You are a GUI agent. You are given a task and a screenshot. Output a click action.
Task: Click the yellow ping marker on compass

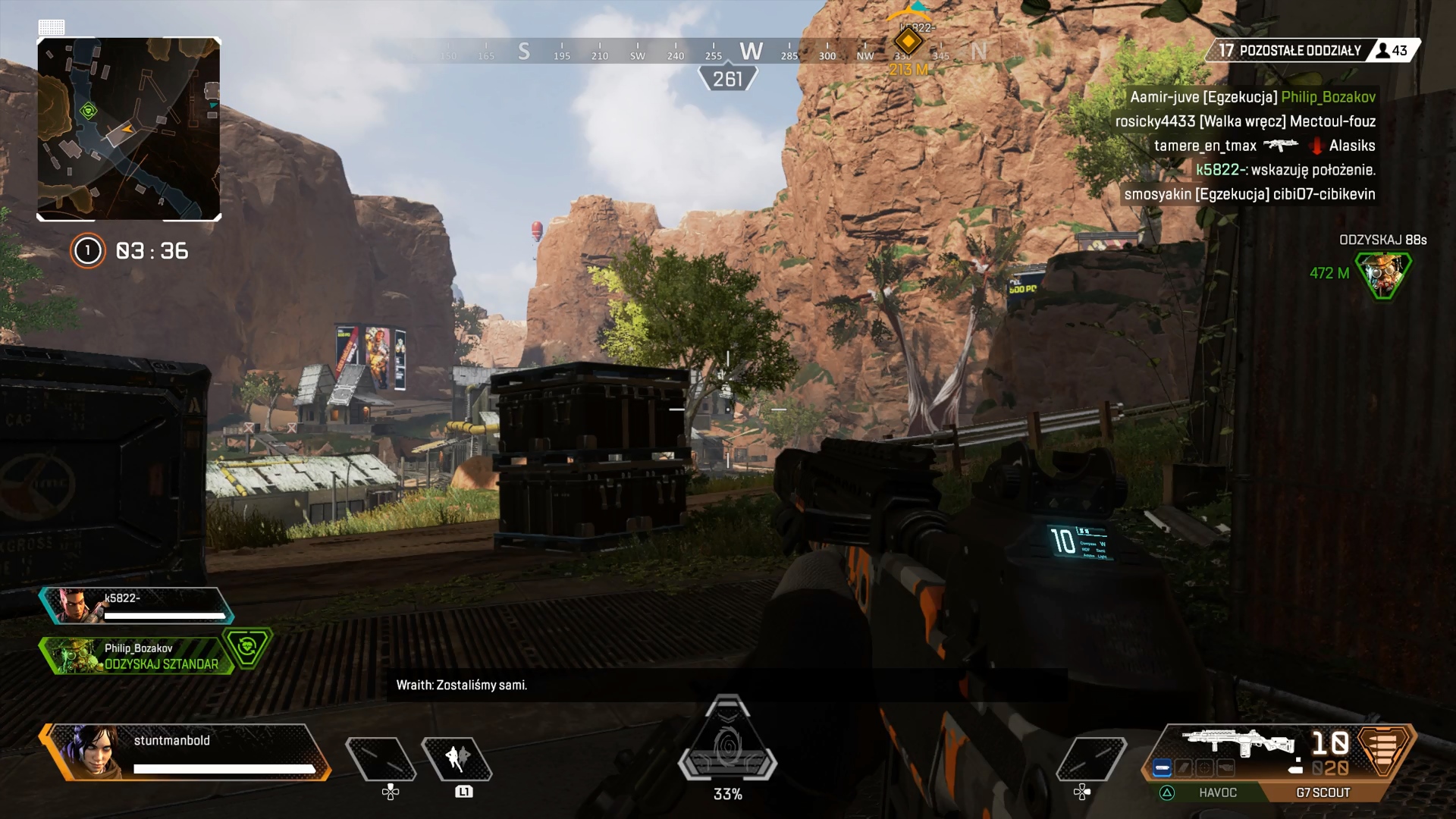[908, 42]
